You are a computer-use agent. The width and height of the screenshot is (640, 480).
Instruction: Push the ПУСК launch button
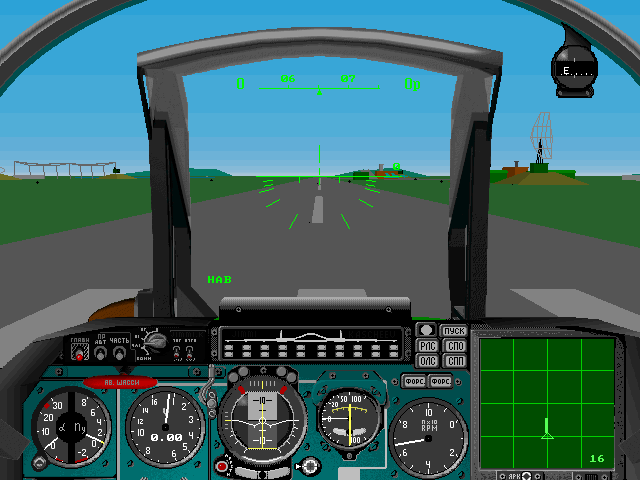[x=455, y=331]
